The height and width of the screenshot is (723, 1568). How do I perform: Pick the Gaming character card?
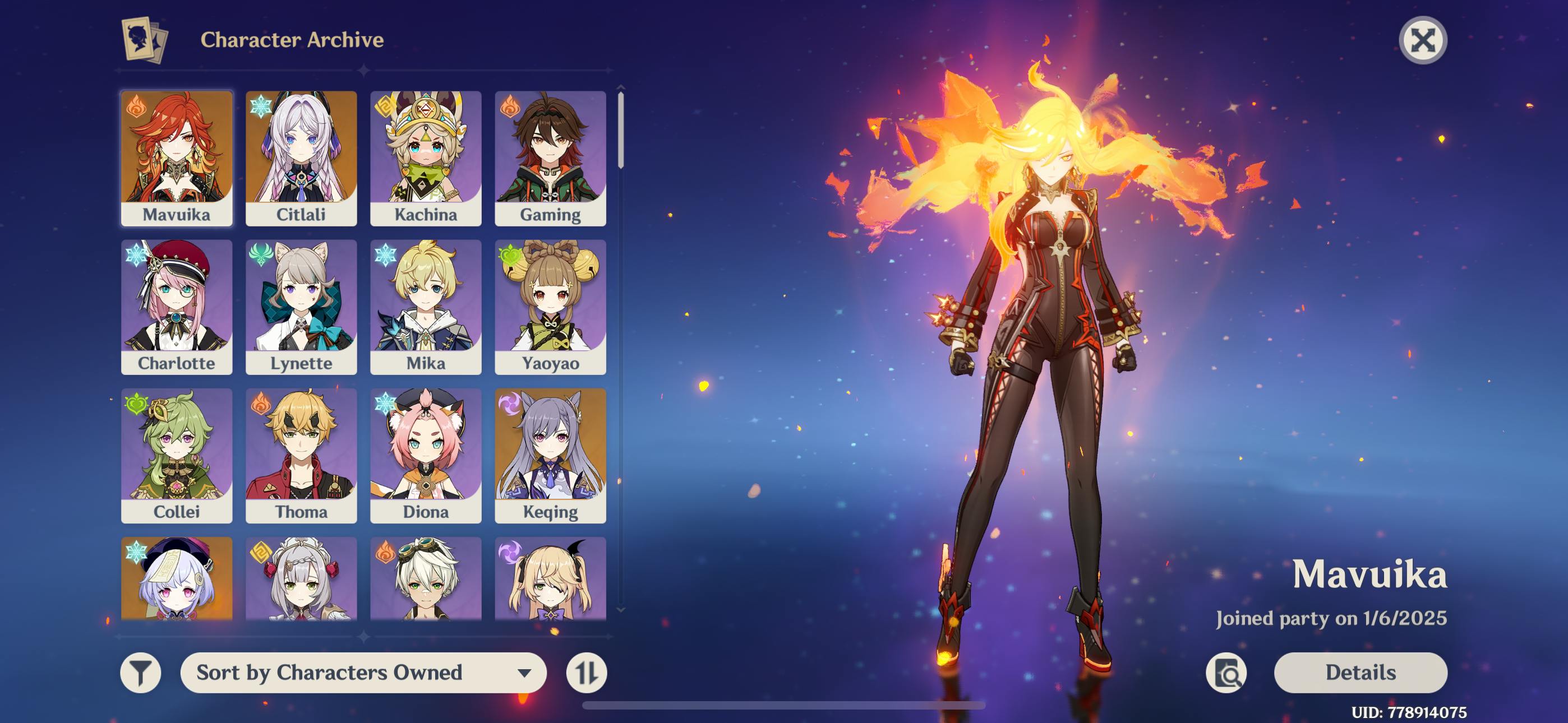pyautogui.click(x=550, y=158)
